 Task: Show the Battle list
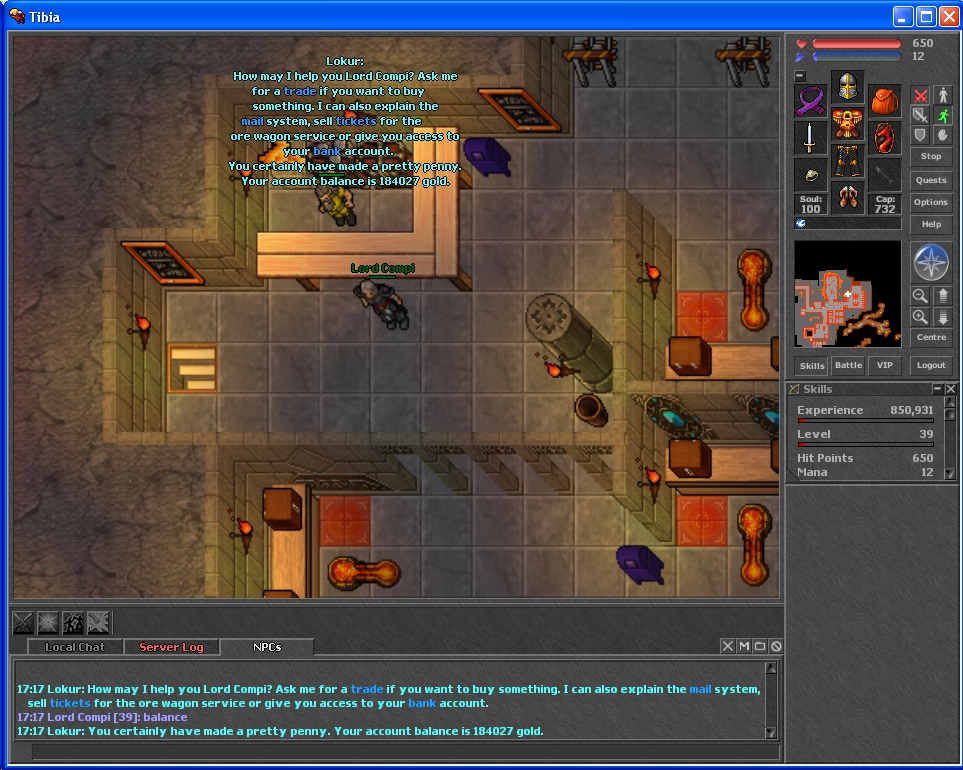click(x=848, y=365)
